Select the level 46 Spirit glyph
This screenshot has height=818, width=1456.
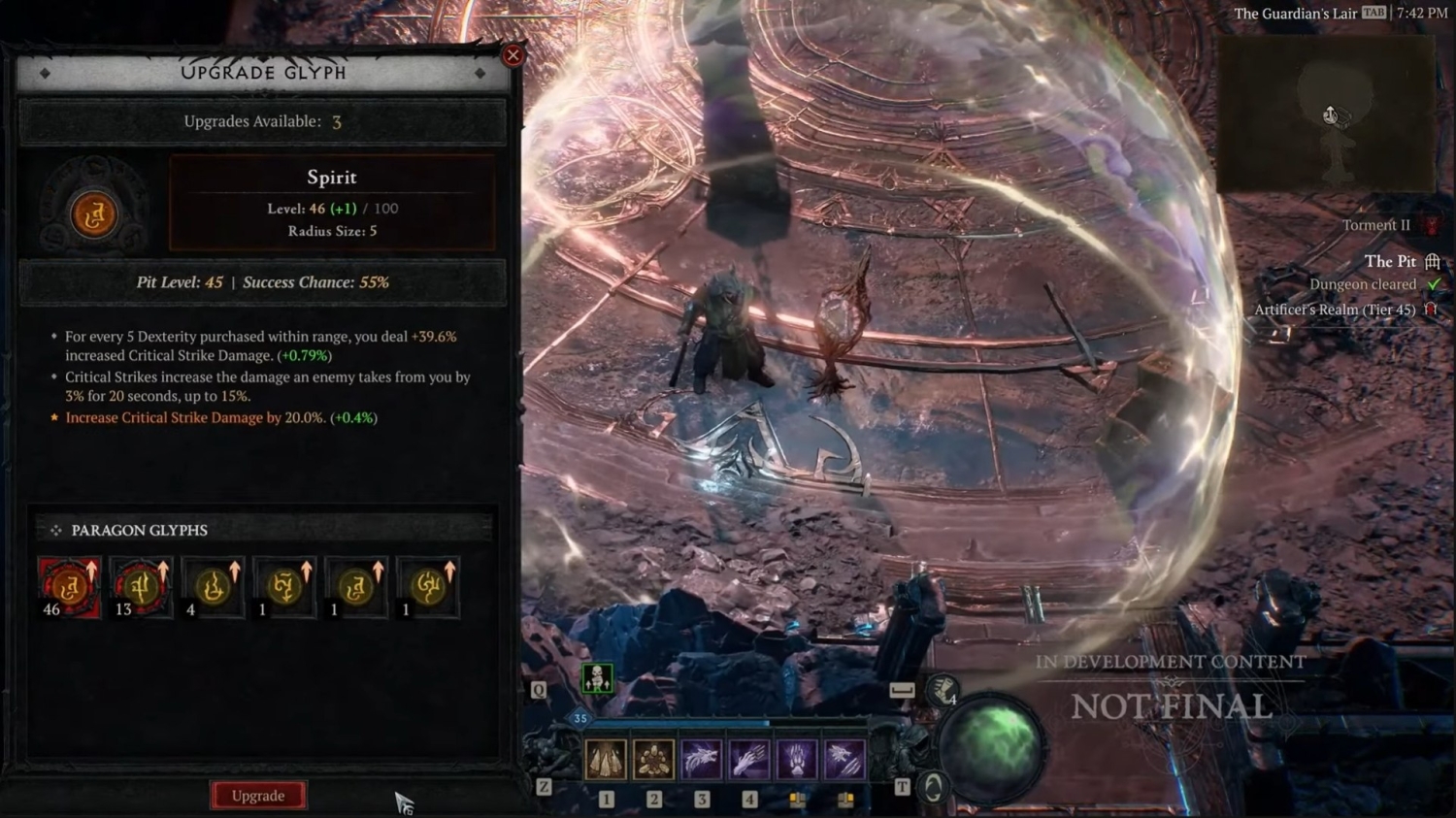(x=69, y=587)
